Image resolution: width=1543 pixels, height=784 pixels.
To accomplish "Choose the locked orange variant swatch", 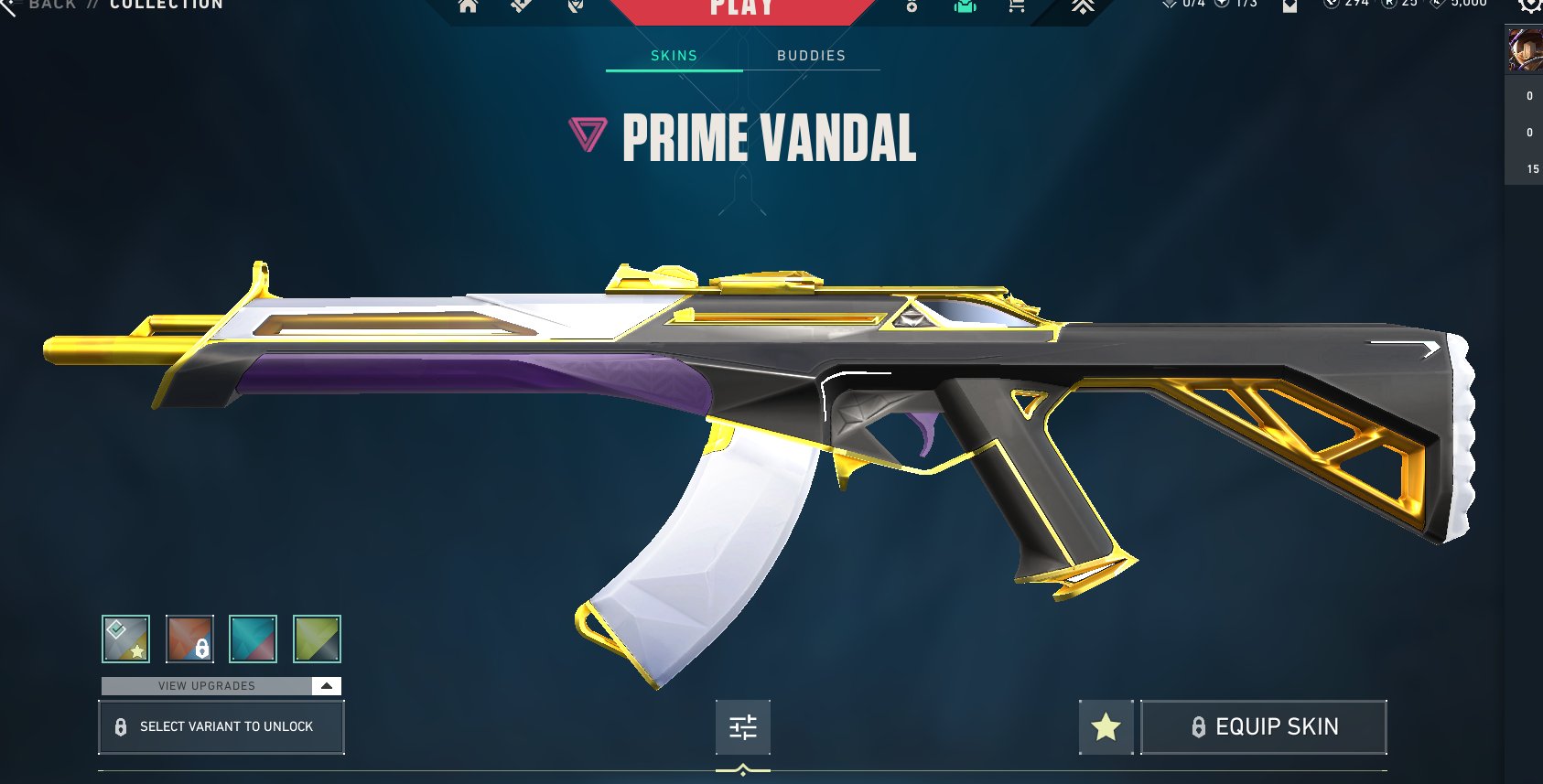I will [x=190, y=639].
